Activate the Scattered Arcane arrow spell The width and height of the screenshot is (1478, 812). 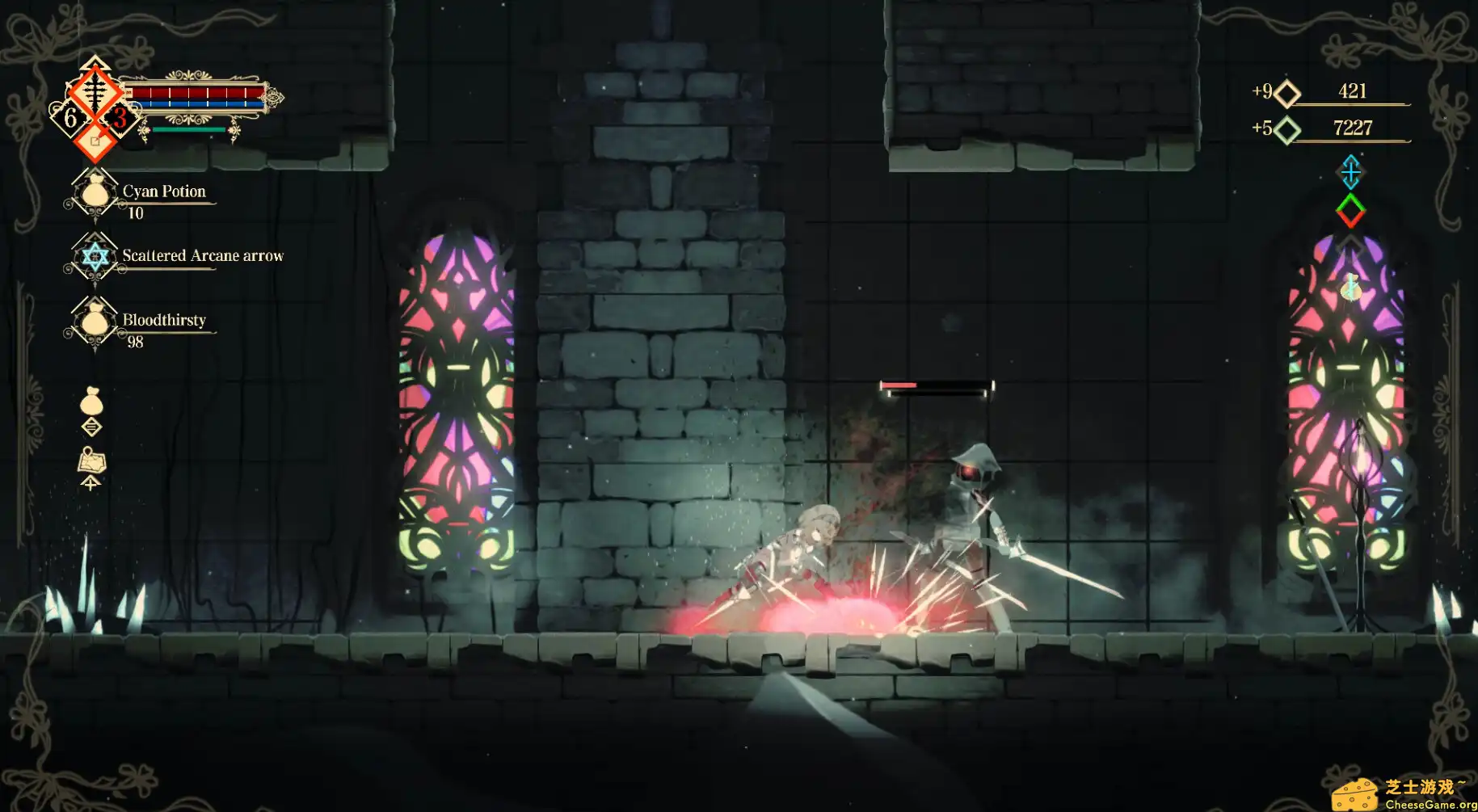tap(95, 257)
